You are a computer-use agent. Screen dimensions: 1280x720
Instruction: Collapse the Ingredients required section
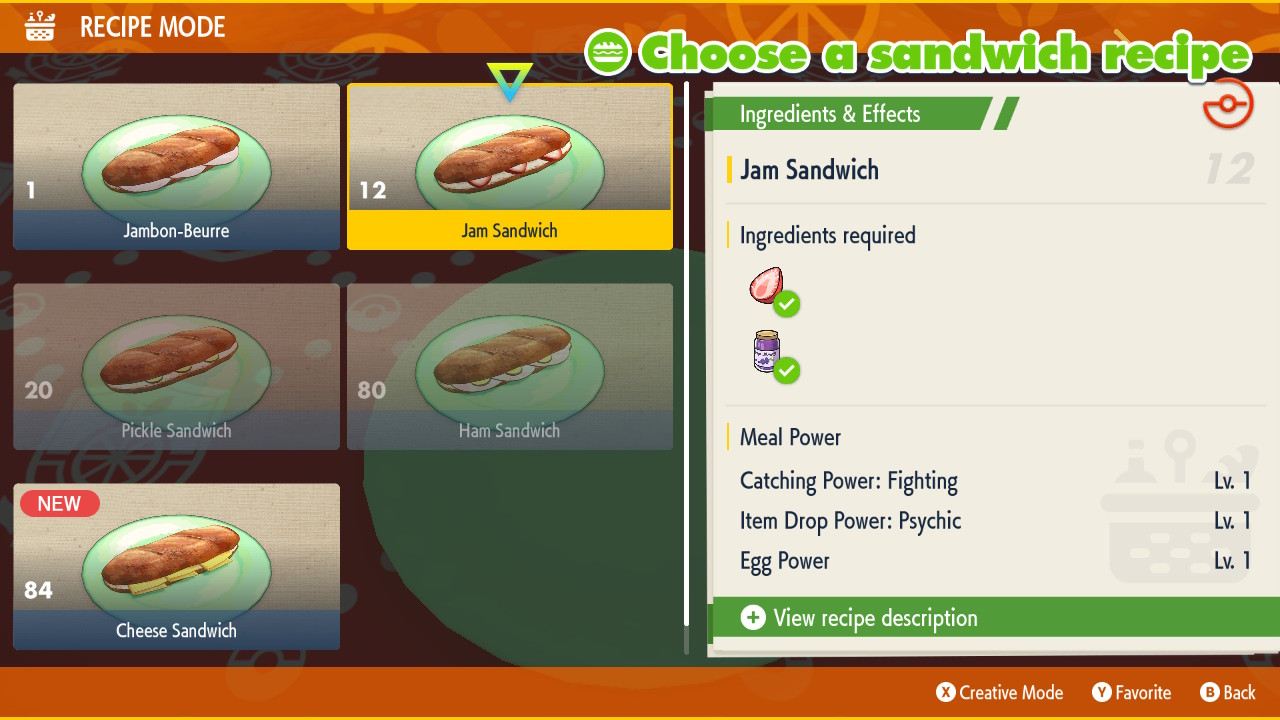827,235
